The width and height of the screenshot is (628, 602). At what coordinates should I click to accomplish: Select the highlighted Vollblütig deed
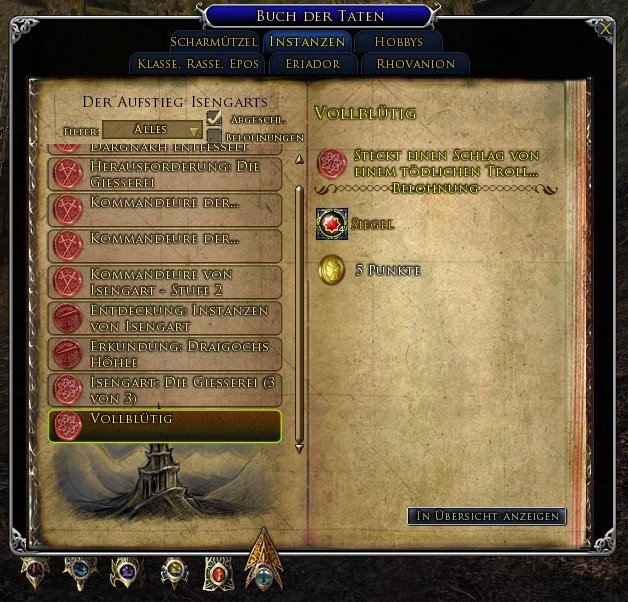(164, 425)
